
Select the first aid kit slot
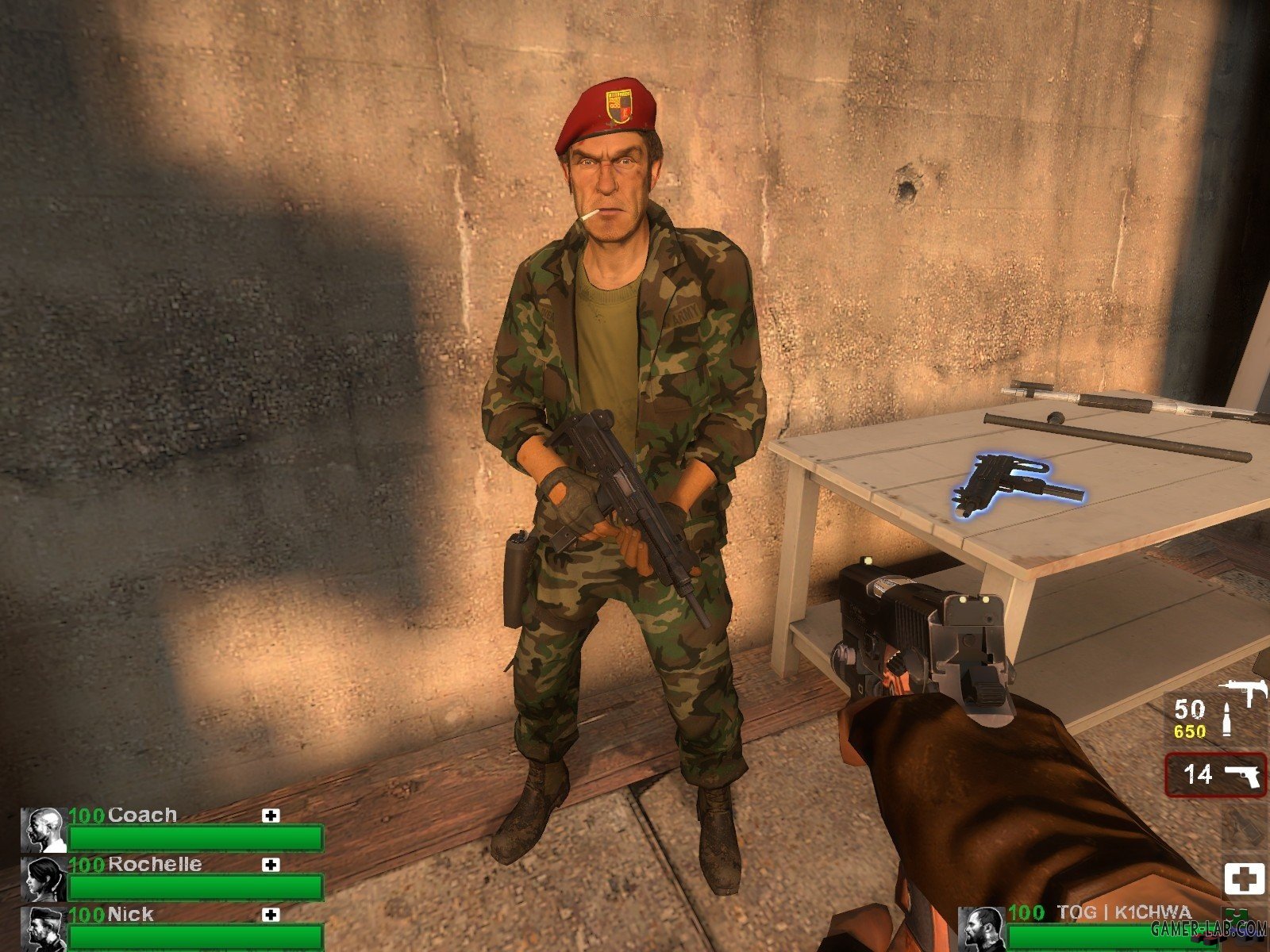(x=1244, y=880)
